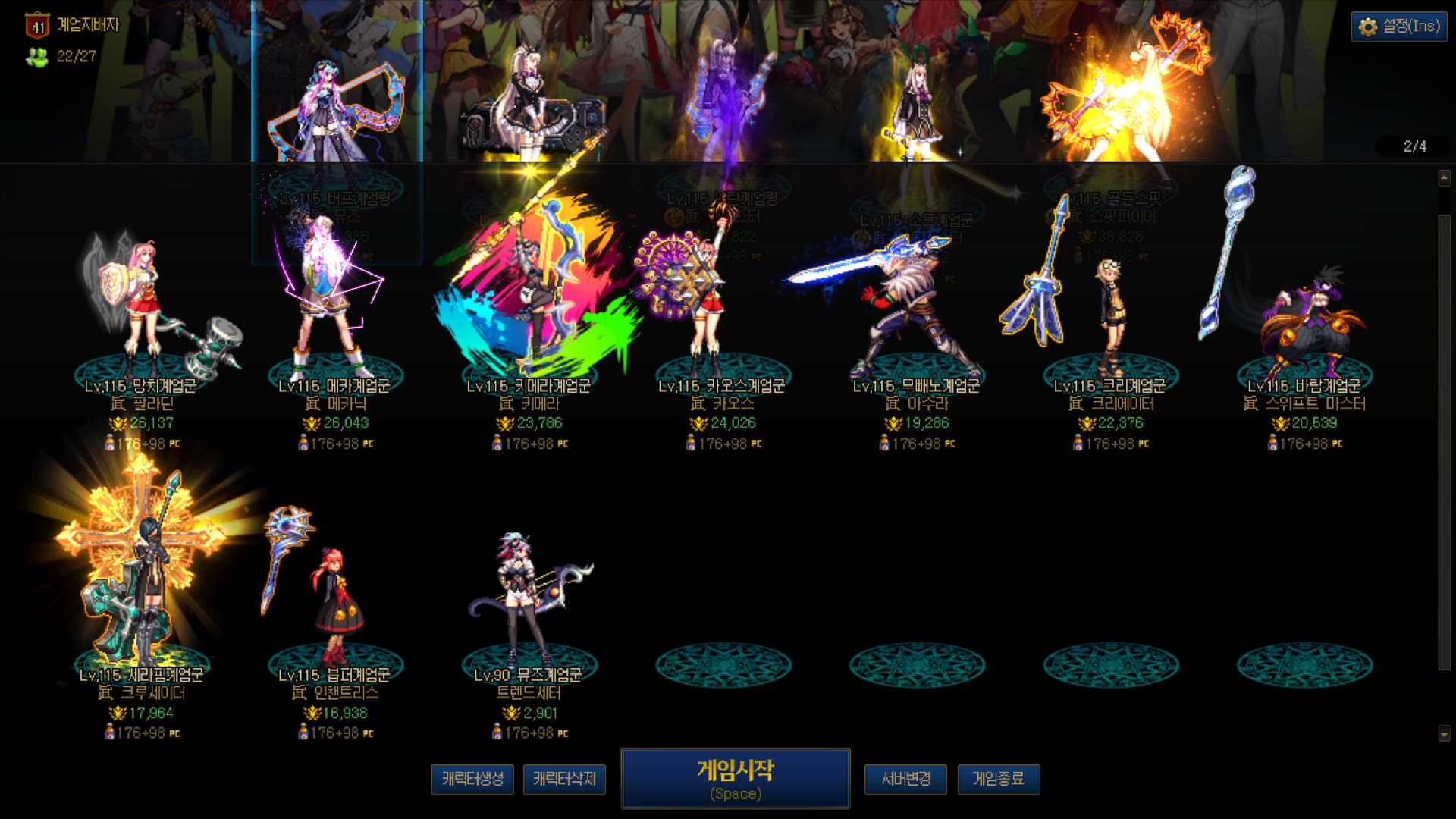Click the scrollbar down arrow
The image size is (1456, 819).
[x=1444, y=733]
